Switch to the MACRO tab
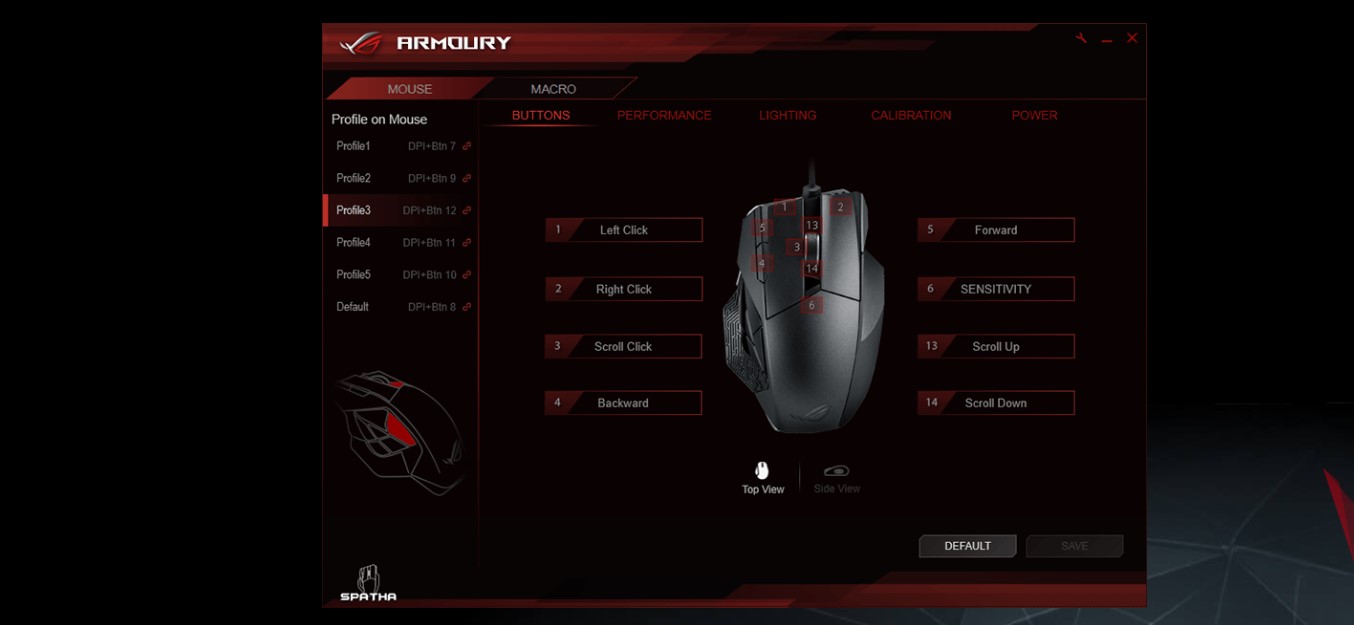This screenshot has height=625, width=1354. (x=553, y=89)
